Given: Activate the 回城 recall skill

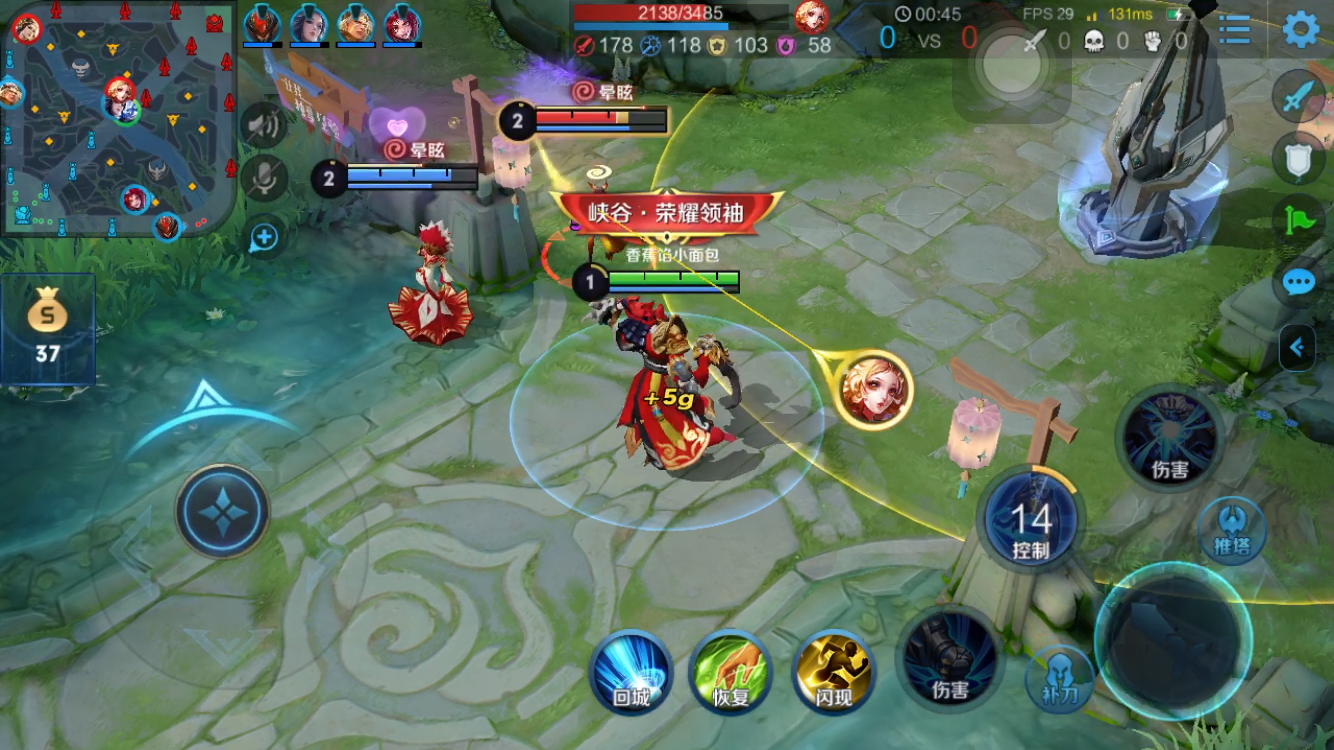Looking at the screenshot, I should 631,671.
